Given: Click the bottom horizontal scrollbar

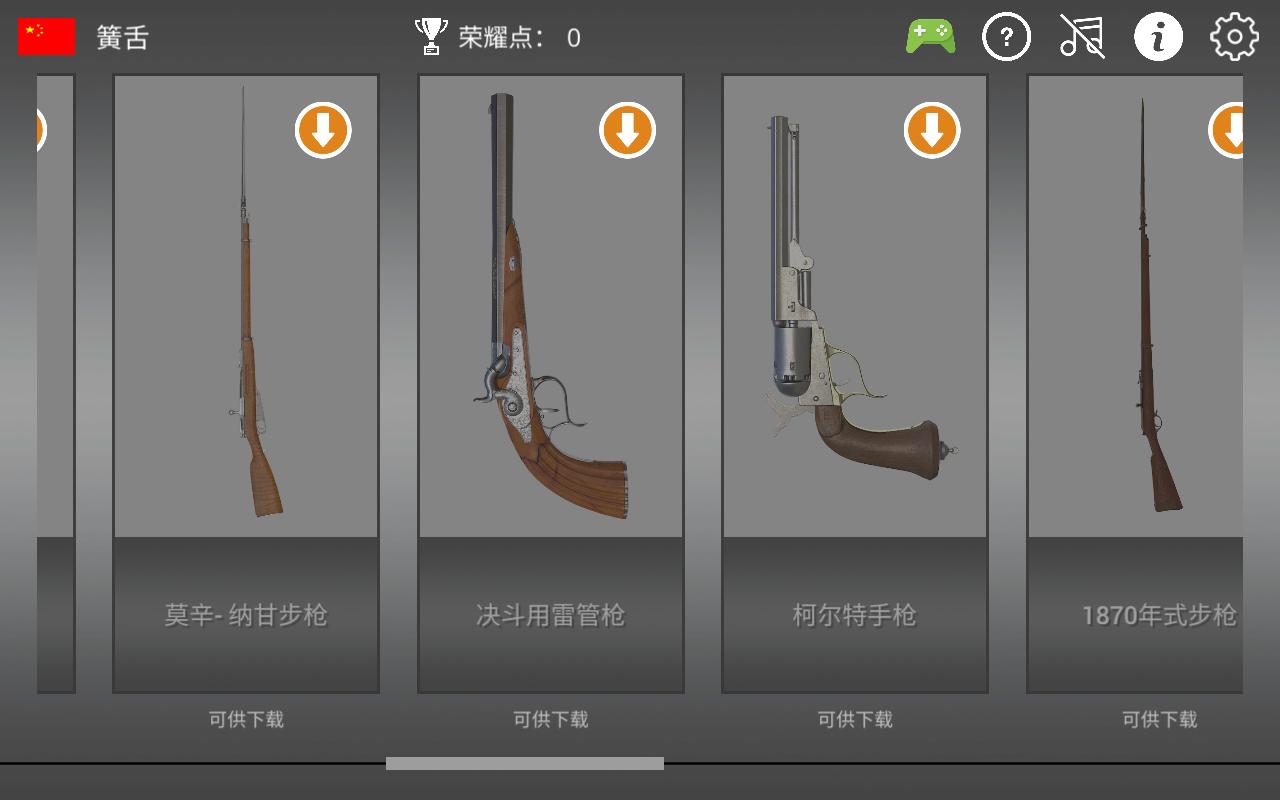Looking at the screenshot, I should coord(527,762).
